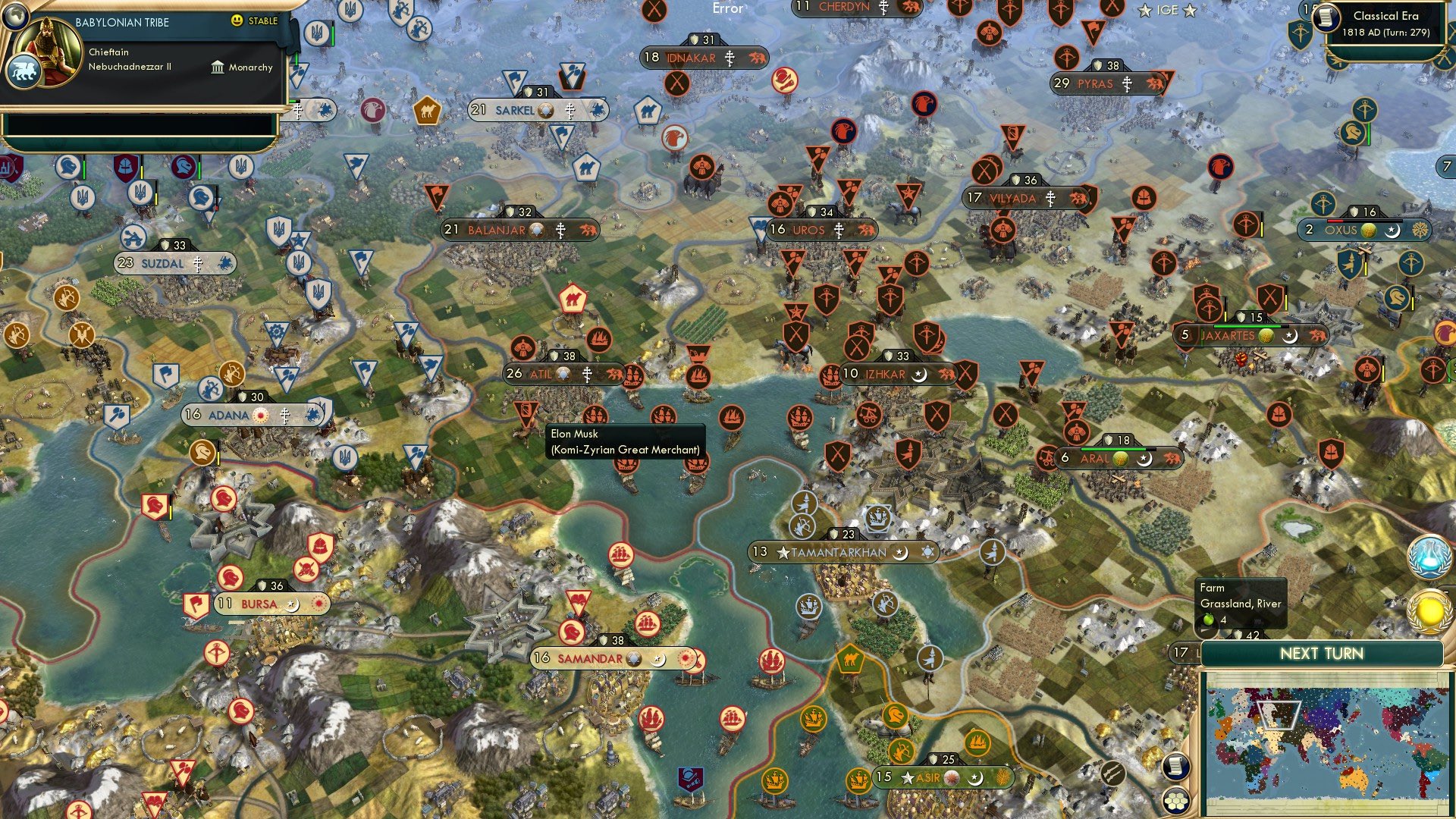The image size is (1456, 819).
Task: Click the Elon Musk Great Merchant tooltip
Action: (624, 442)
